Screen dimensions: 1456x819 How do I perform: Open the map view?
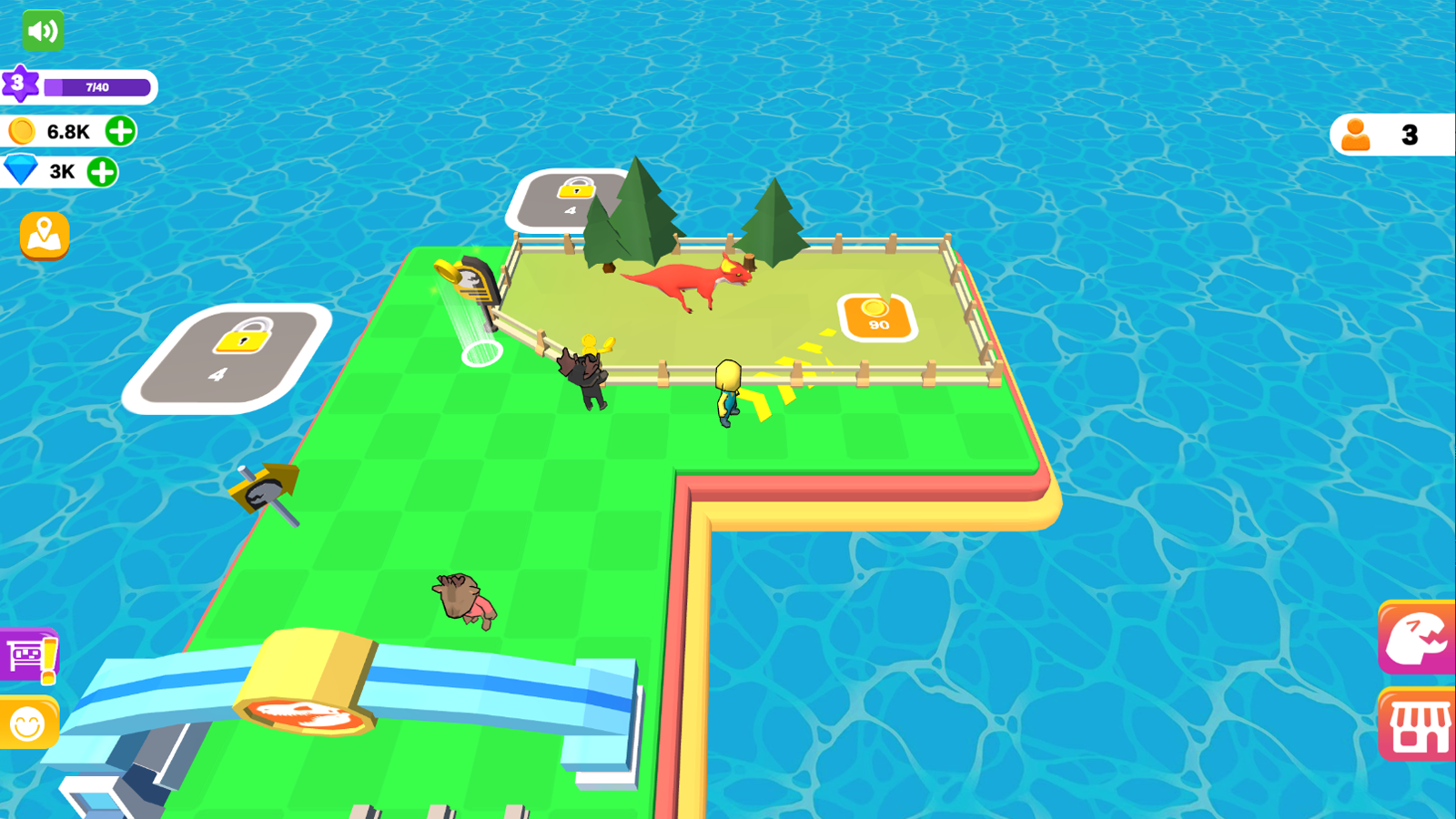pos(43,236)
